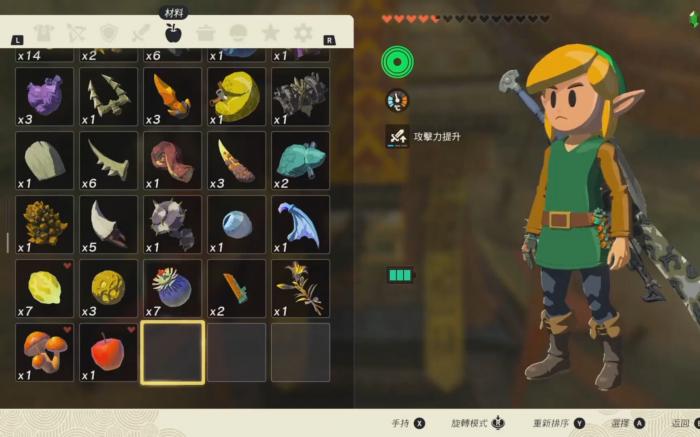
Task: Click the highlighted empty inventory slot
Action: coord(172,352)
